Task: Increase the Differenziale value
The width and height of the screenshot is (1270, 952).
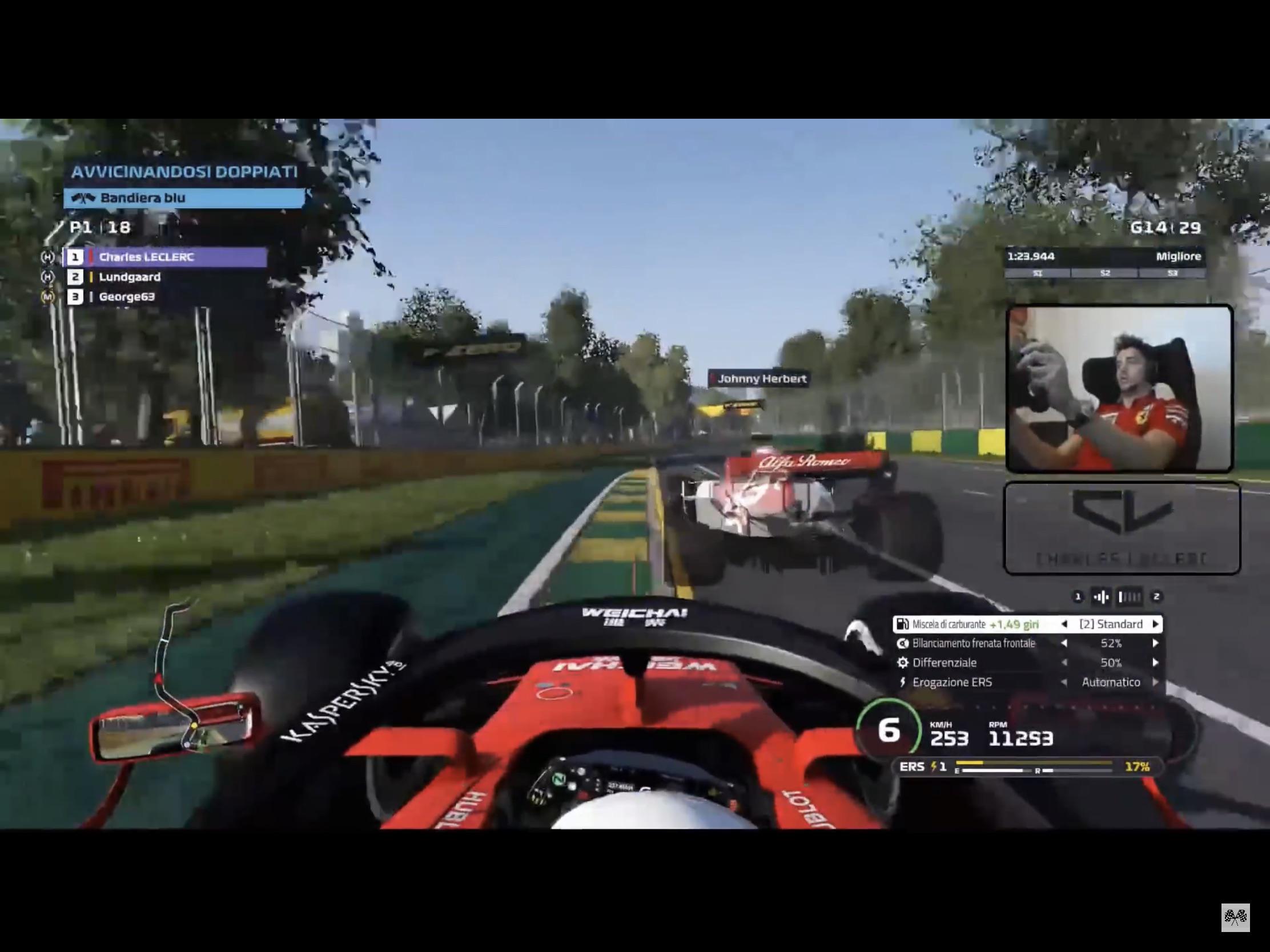Action: point(1156,663)
